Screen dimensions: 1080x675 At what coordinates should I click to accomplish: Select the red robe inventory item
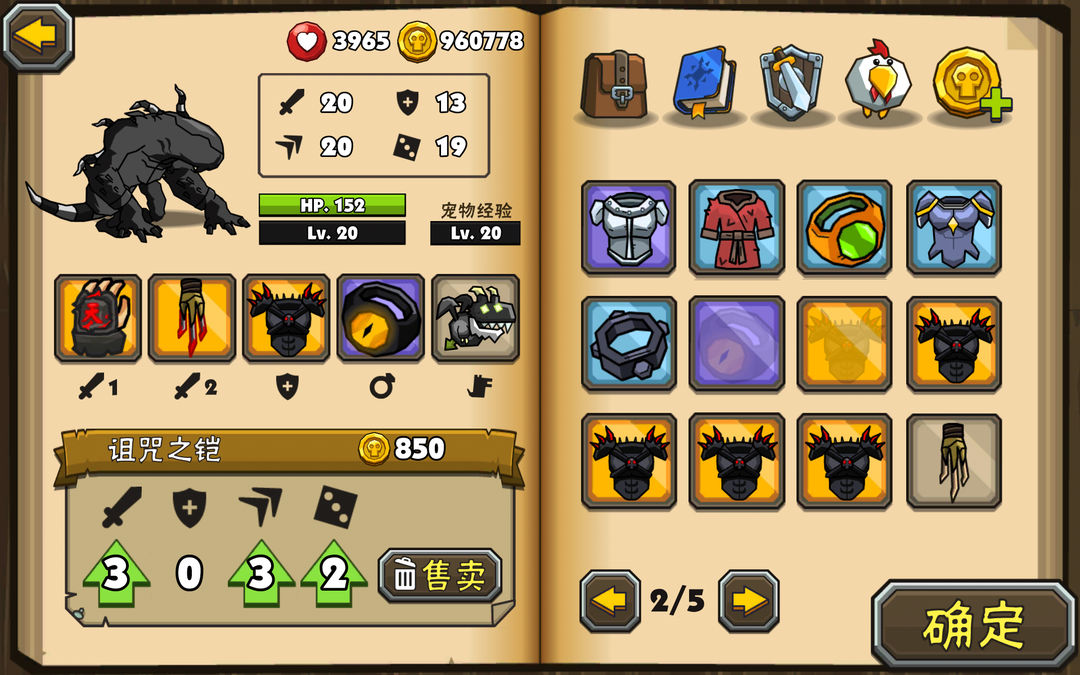tap(736, 227)
